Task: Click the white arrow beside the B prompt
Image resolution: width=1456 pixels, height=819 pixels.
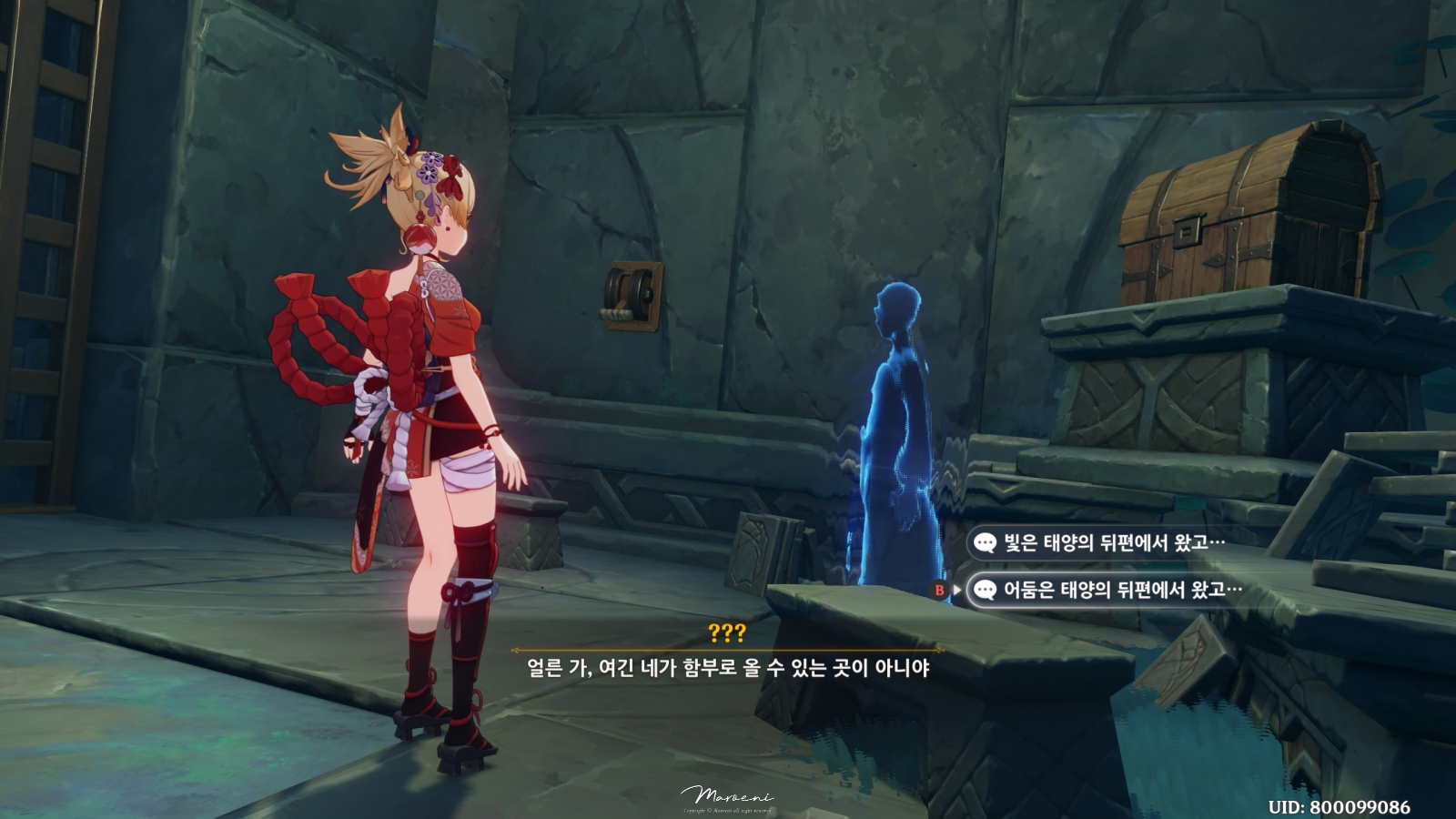Action: click(x=957, y=590)
